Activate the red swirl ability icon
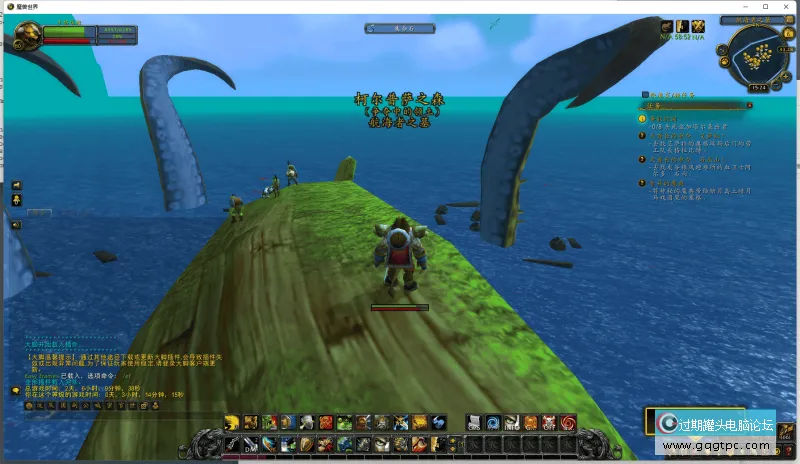 pyautogui.click(x=568, y=422)
